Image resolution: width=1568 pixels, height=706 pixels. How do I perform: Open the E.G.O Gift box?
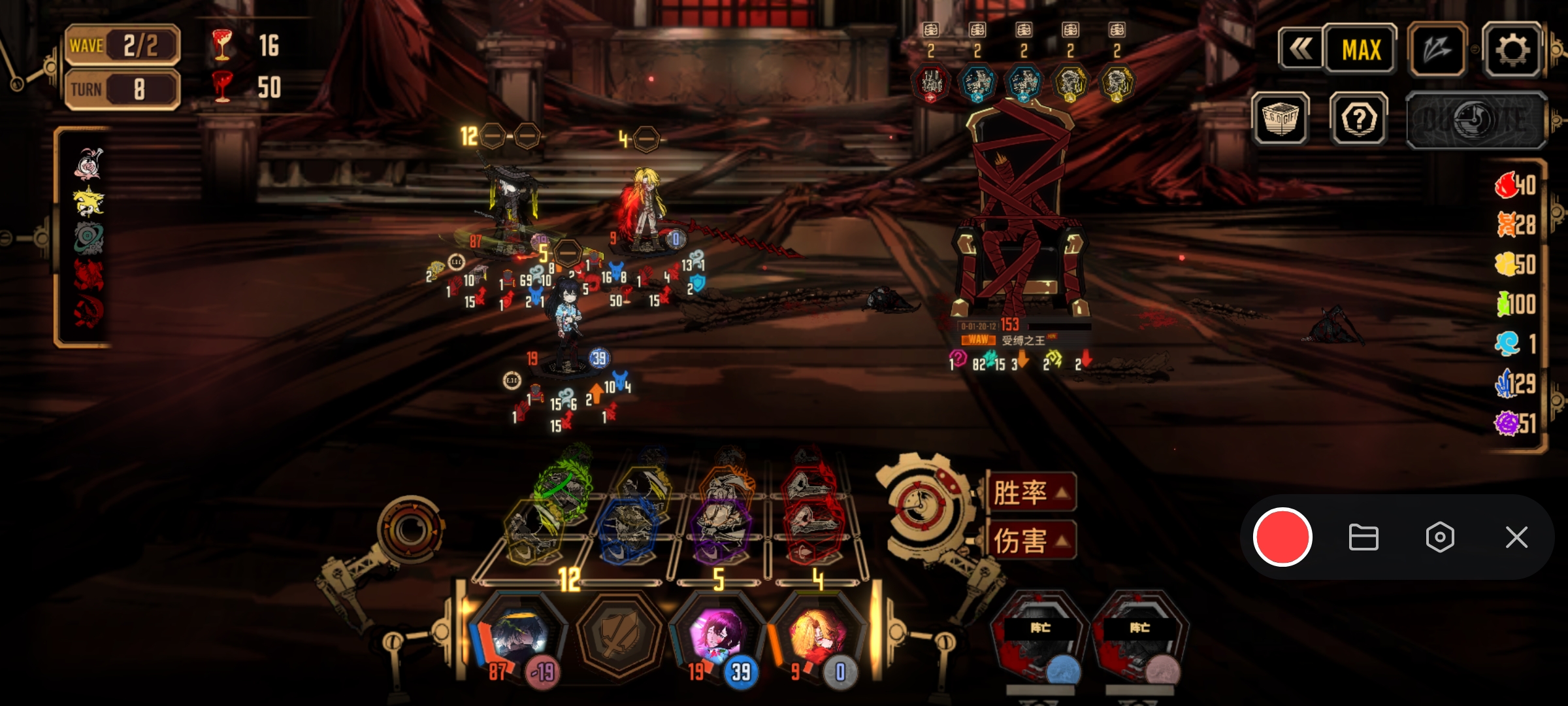point(1281,118)
